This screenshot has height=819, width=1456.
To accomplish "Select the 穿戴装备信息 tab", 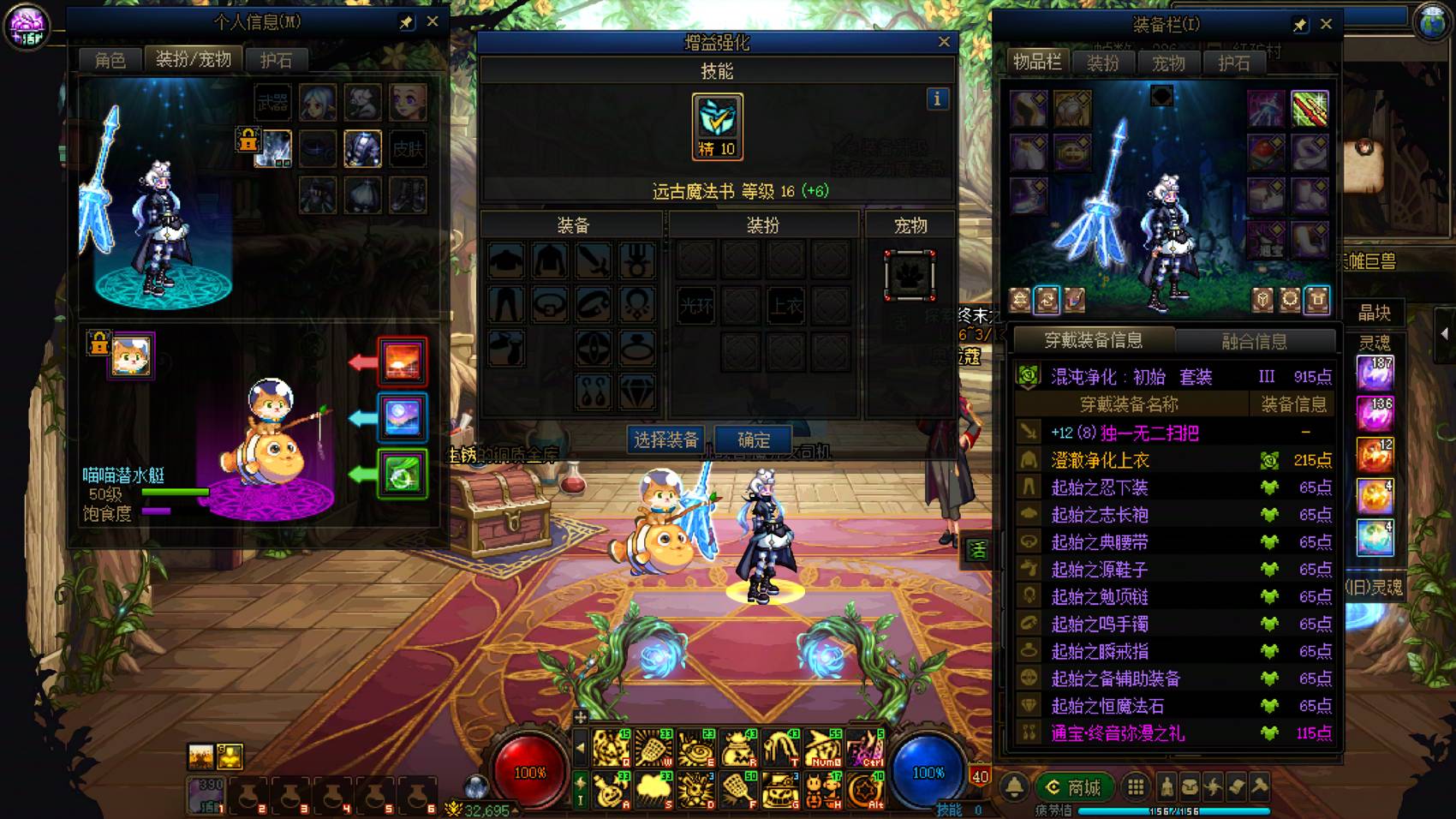I will [1093, 340].
